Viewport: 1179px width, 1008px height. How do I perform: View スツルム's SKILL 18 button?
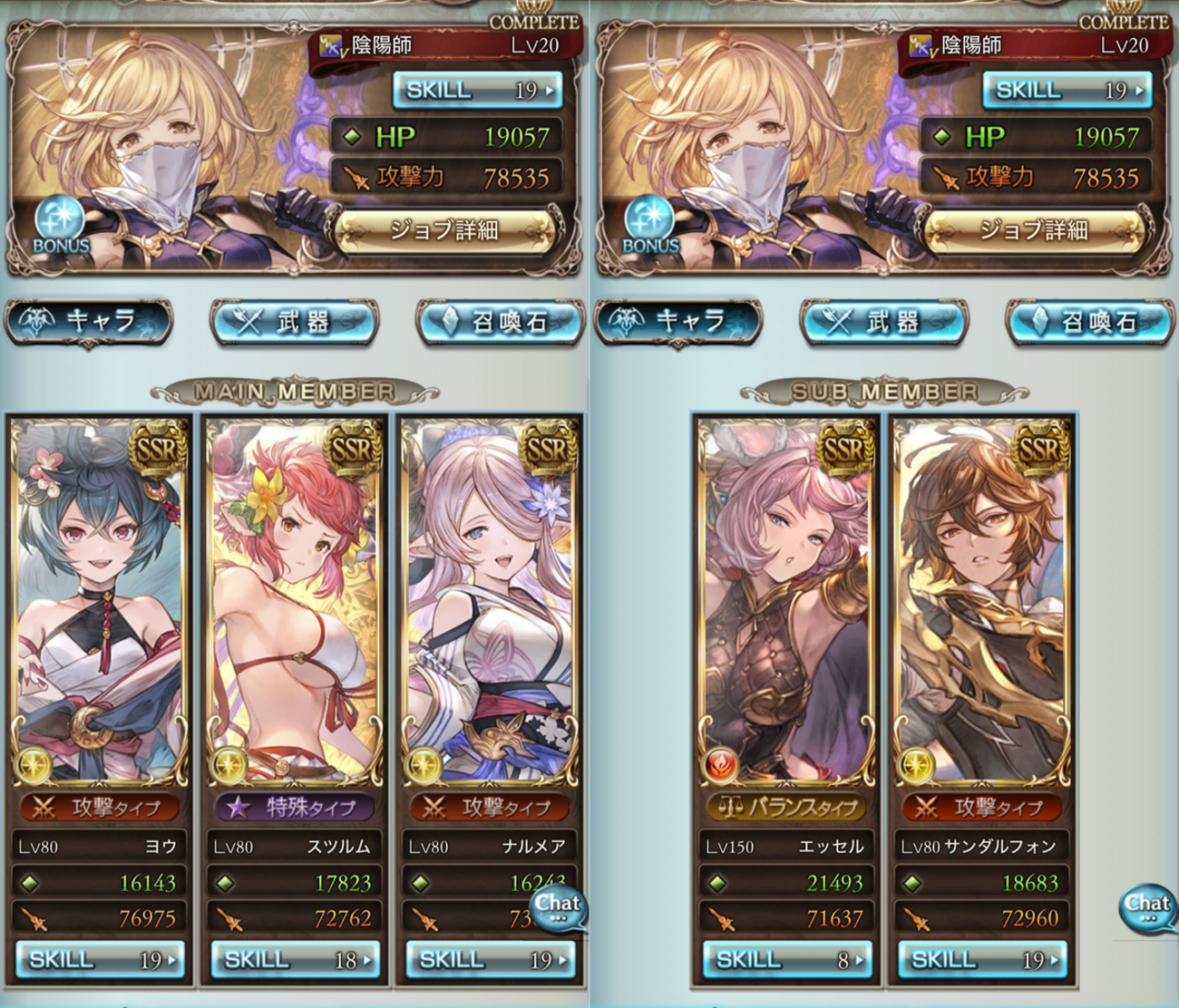coord(295,959)
